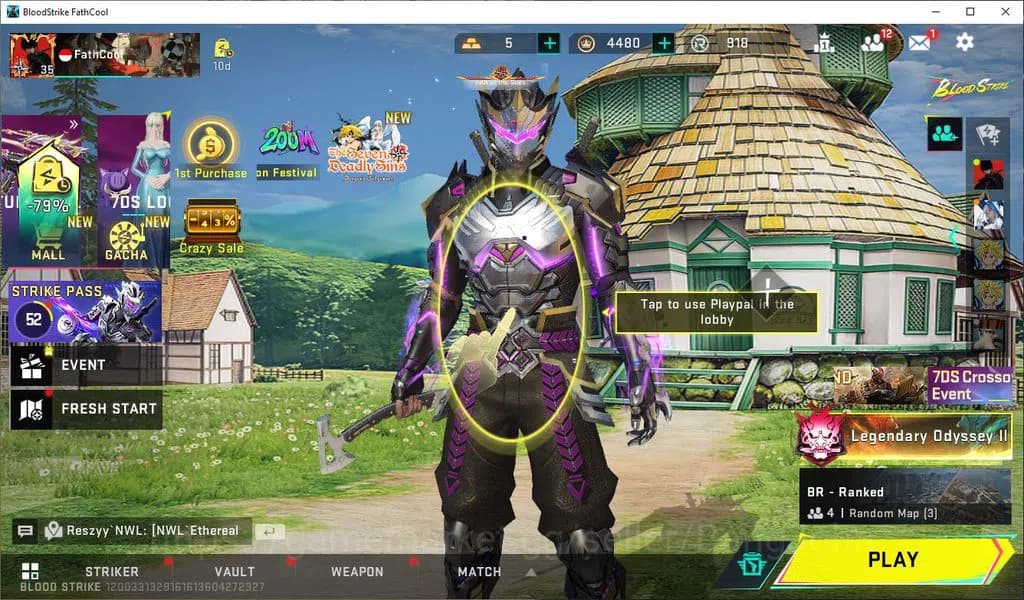
Task: Check the mail envelope icon
Action: (919, 42)
